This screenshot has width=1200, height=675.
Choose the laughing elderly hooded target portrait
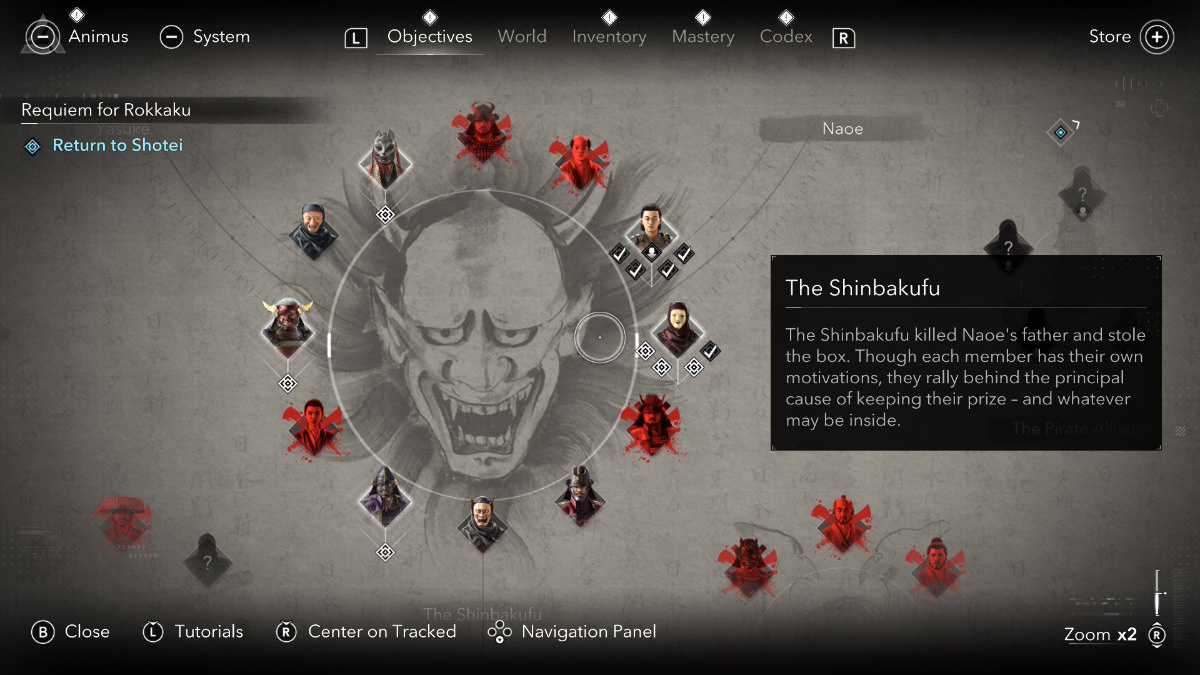[313, 232]
